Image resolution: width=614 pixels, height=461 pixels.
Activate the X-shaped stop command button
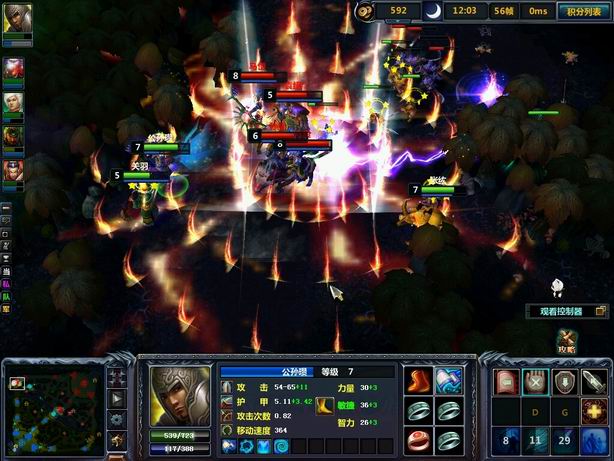point(537,381)
